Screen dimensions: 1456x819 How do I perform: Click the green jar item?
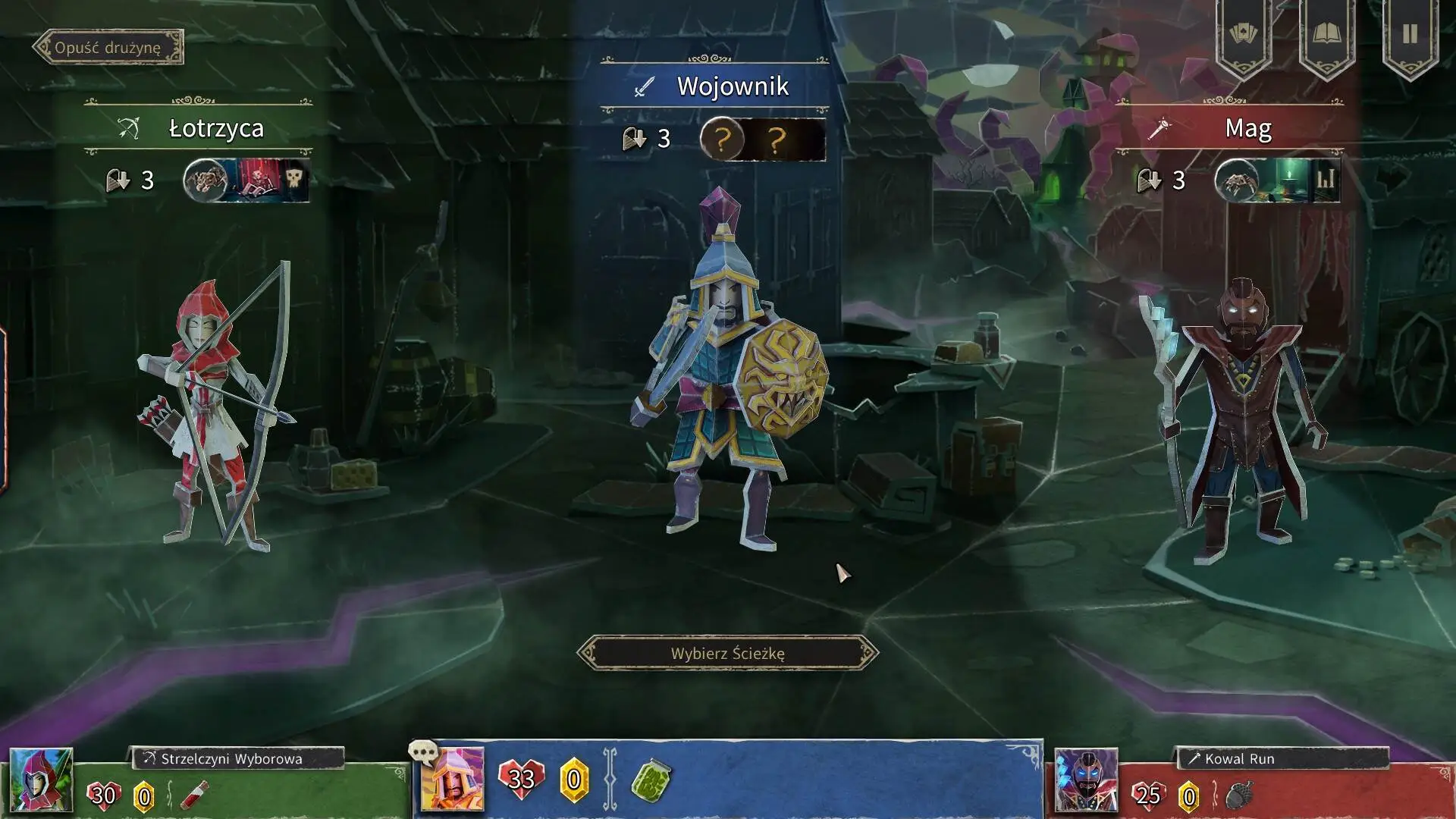651,780
